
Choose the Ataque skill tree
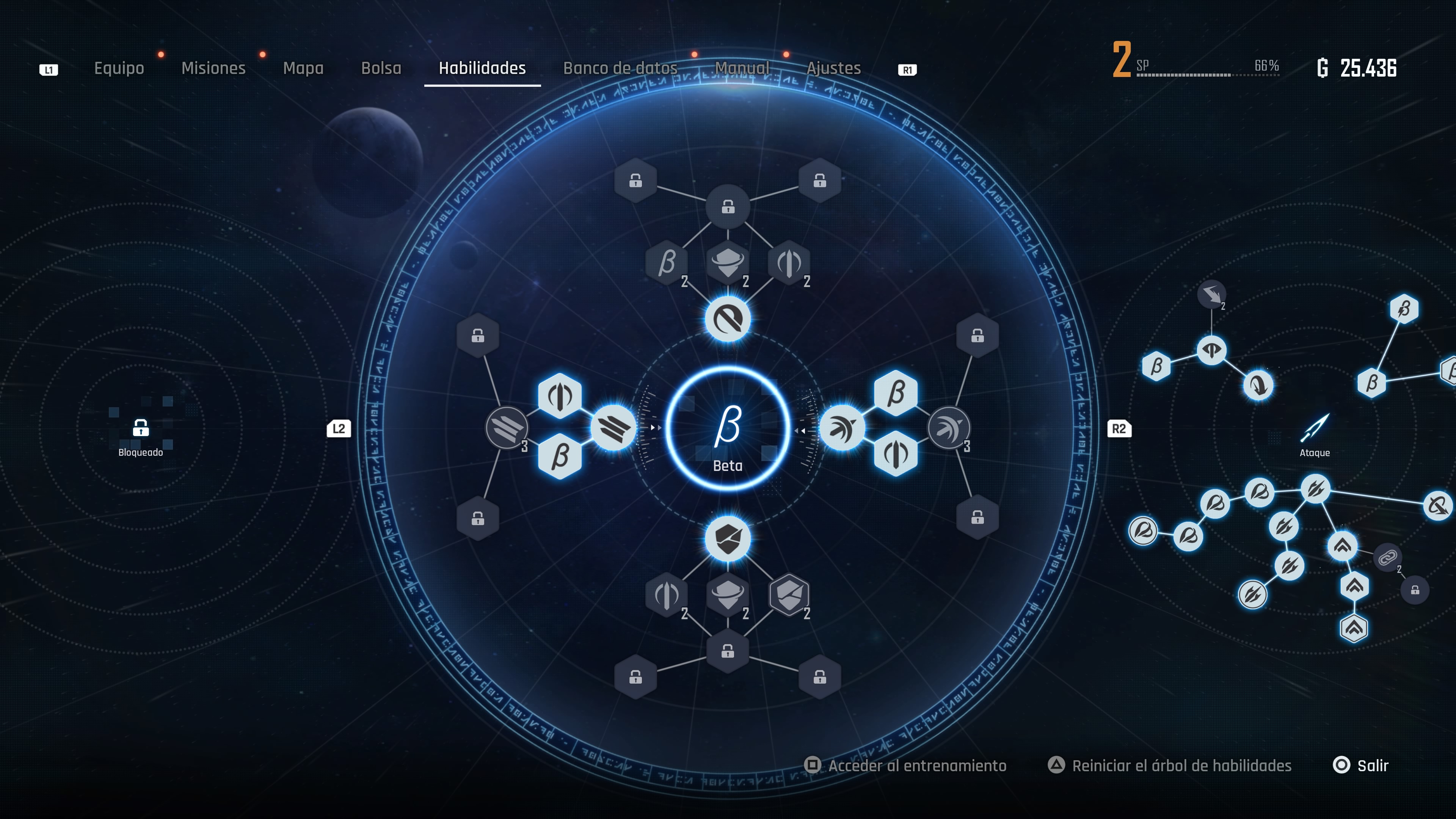(1314, 432)
